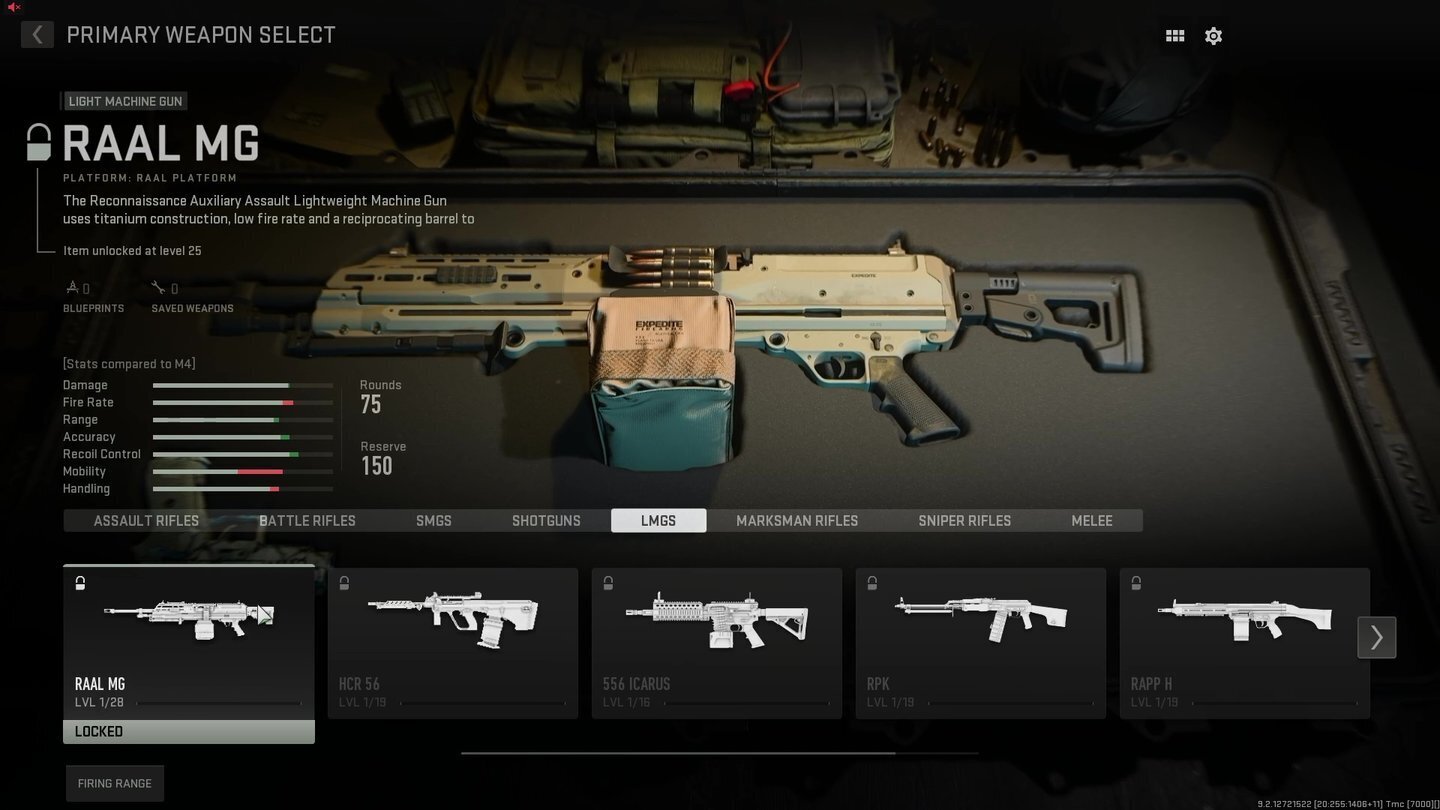The width and height of the screenshot is (1440, 810).
Task: Toggle the muted speaker icon at top left
Action: [x=13, y=5]
